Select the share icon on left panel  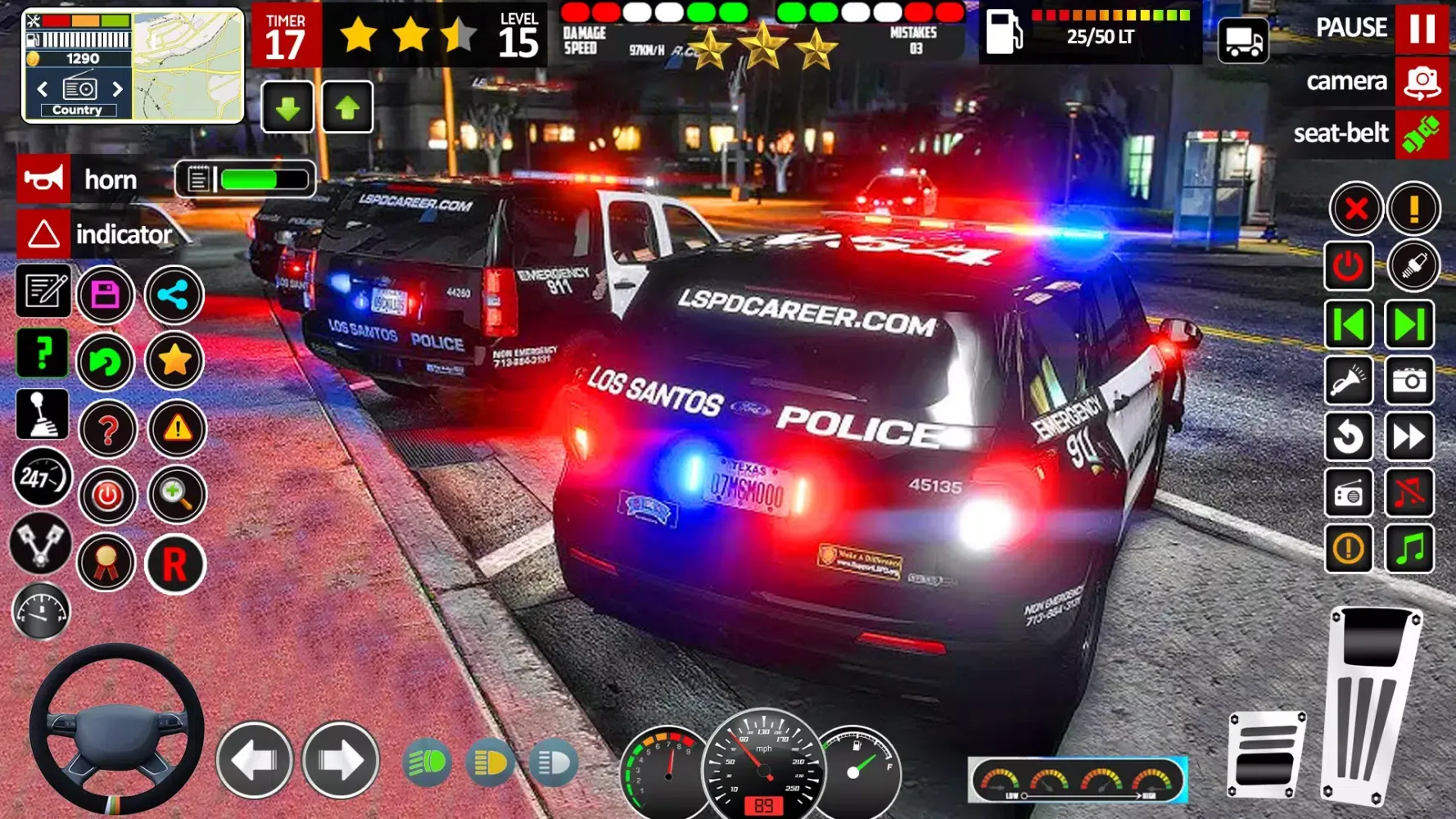click(x=174, y=295)
